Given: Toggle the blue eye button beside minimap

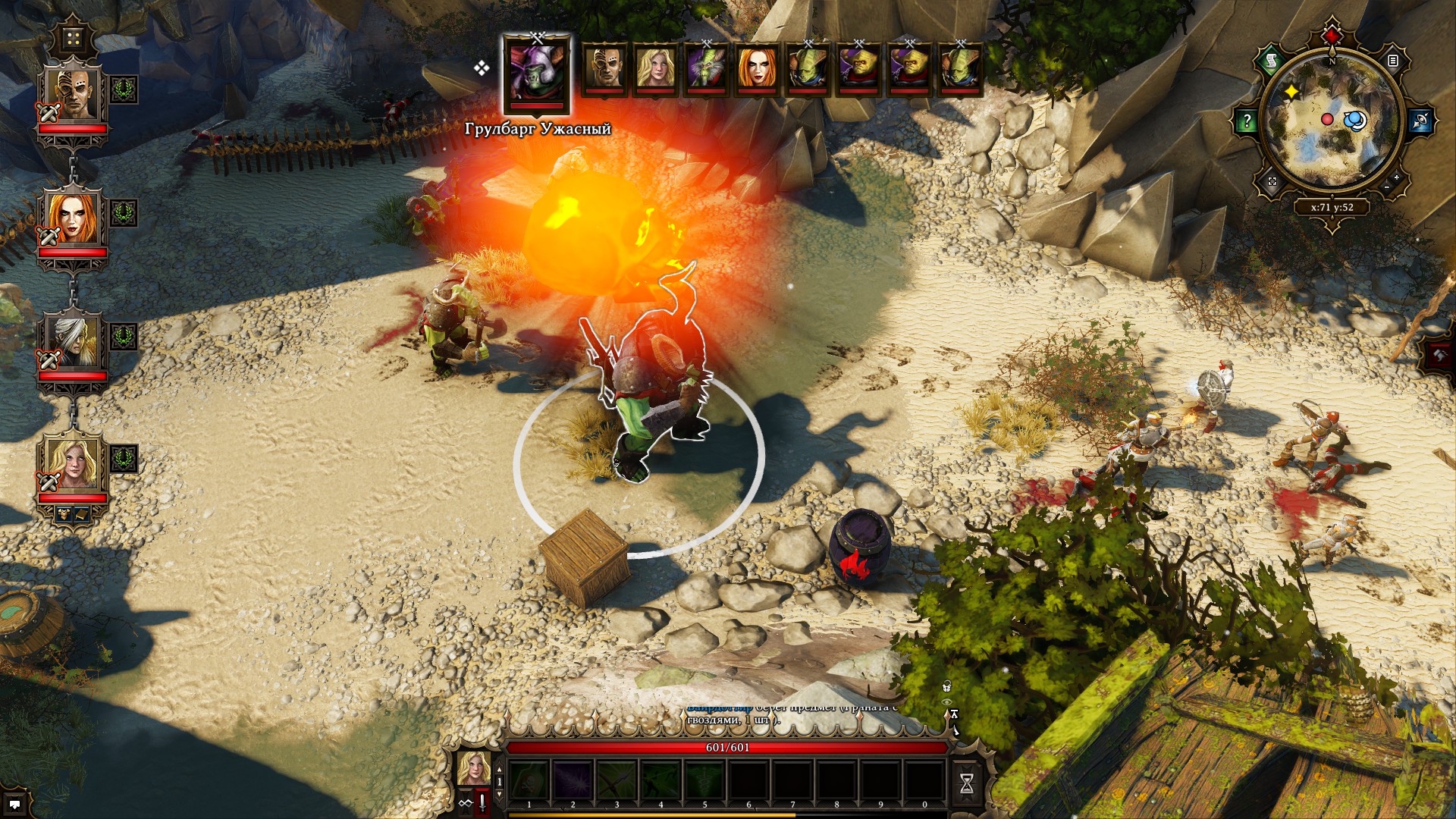Looking at the screenshot, I should coord(1421,121).
